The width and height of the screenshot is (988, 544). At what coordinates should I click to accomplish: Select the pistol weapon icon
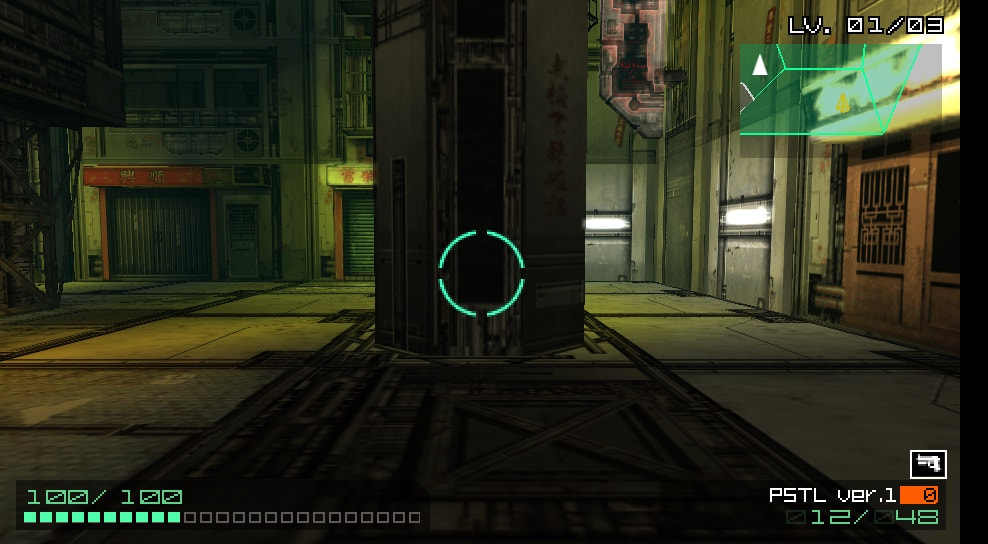click(x=927, y=464)
